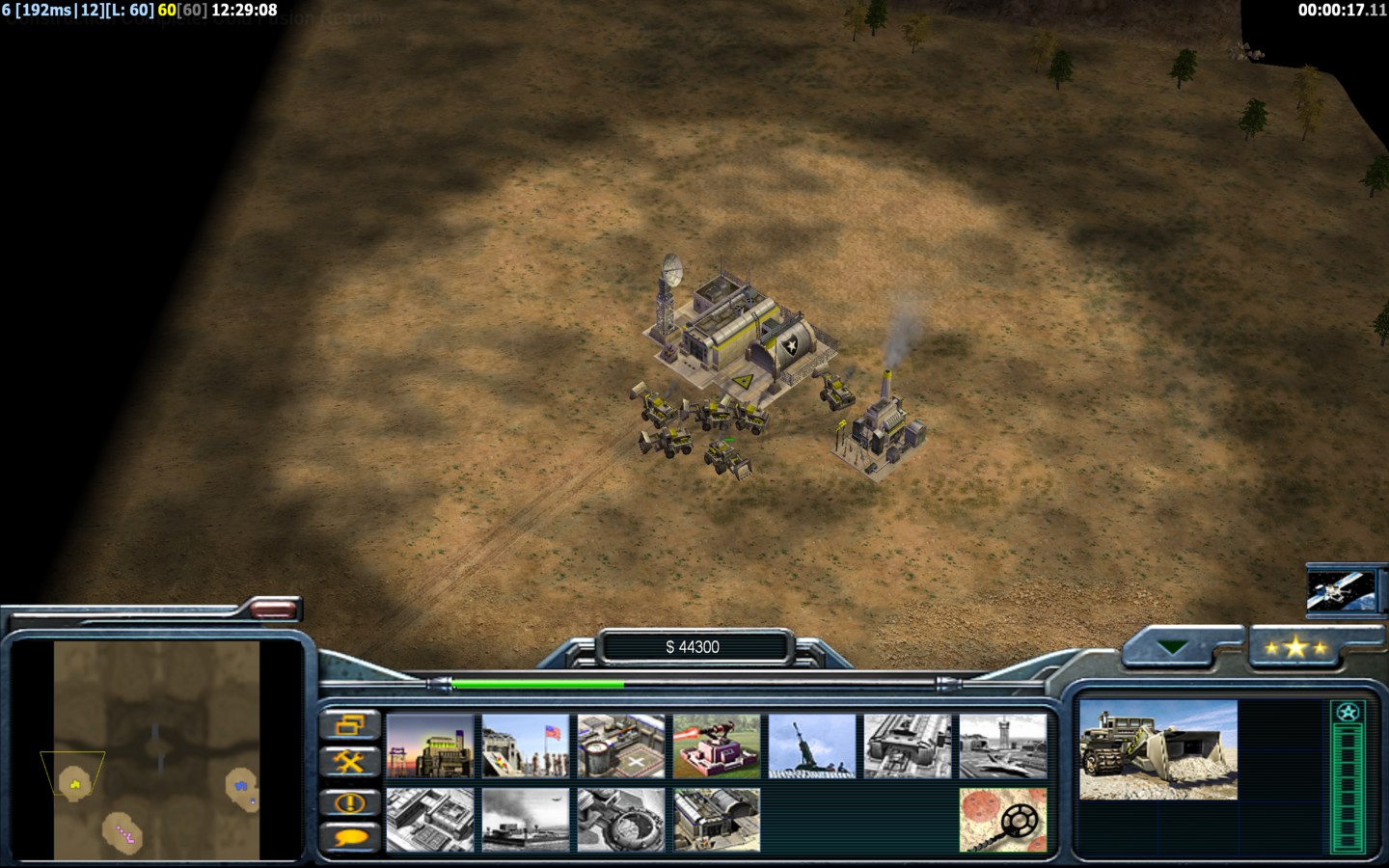This screenshot has width=1389, height=868.
Task: Open the Generals Powers star button
Action: click(x=1295, y=647)
